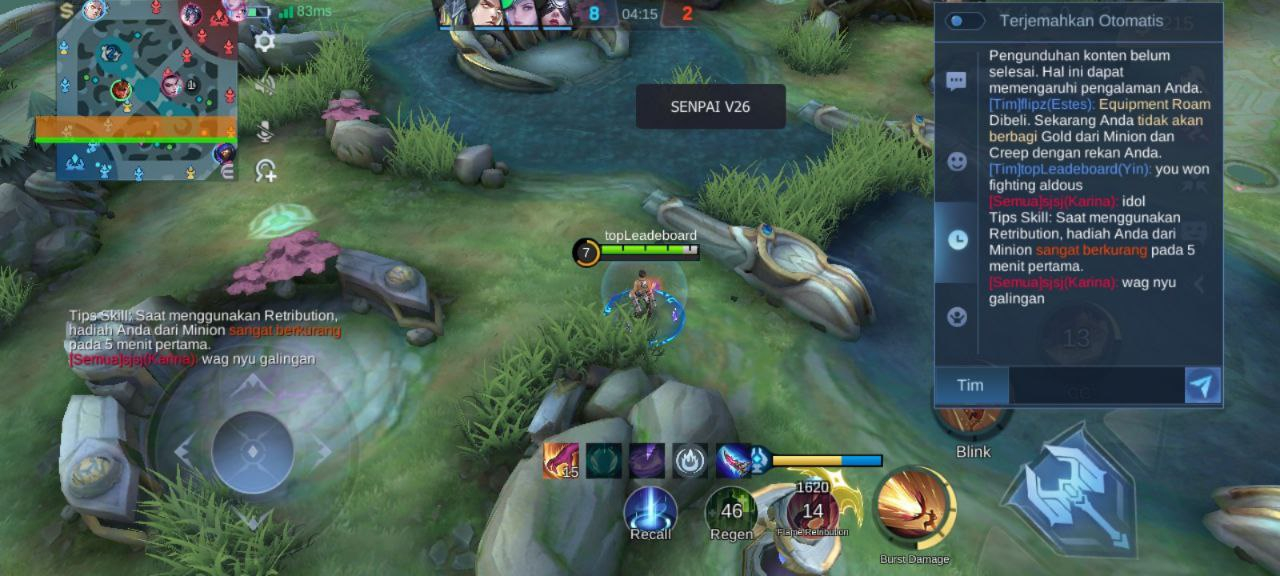Toggle the muted microphone icon
The image size is (1280, 576).
[265, 129]
